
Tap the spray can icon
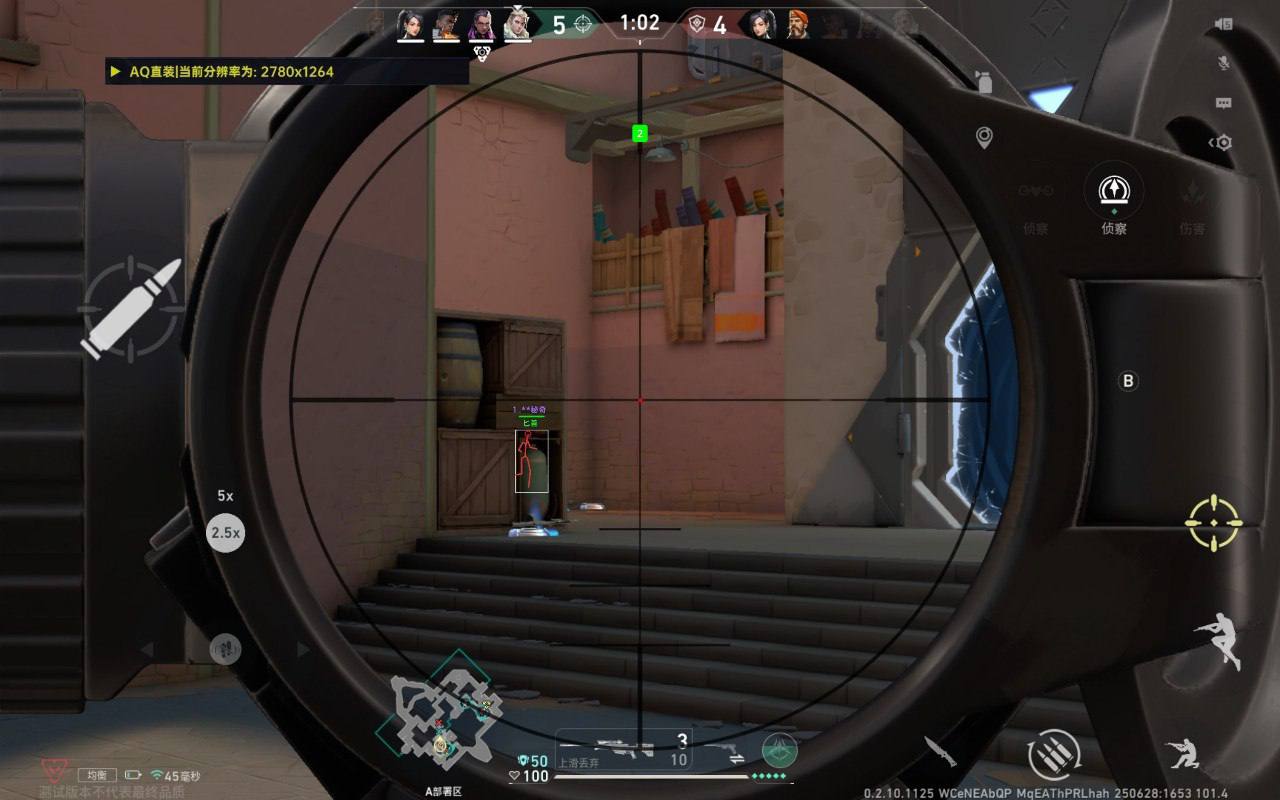pos(984,82)
